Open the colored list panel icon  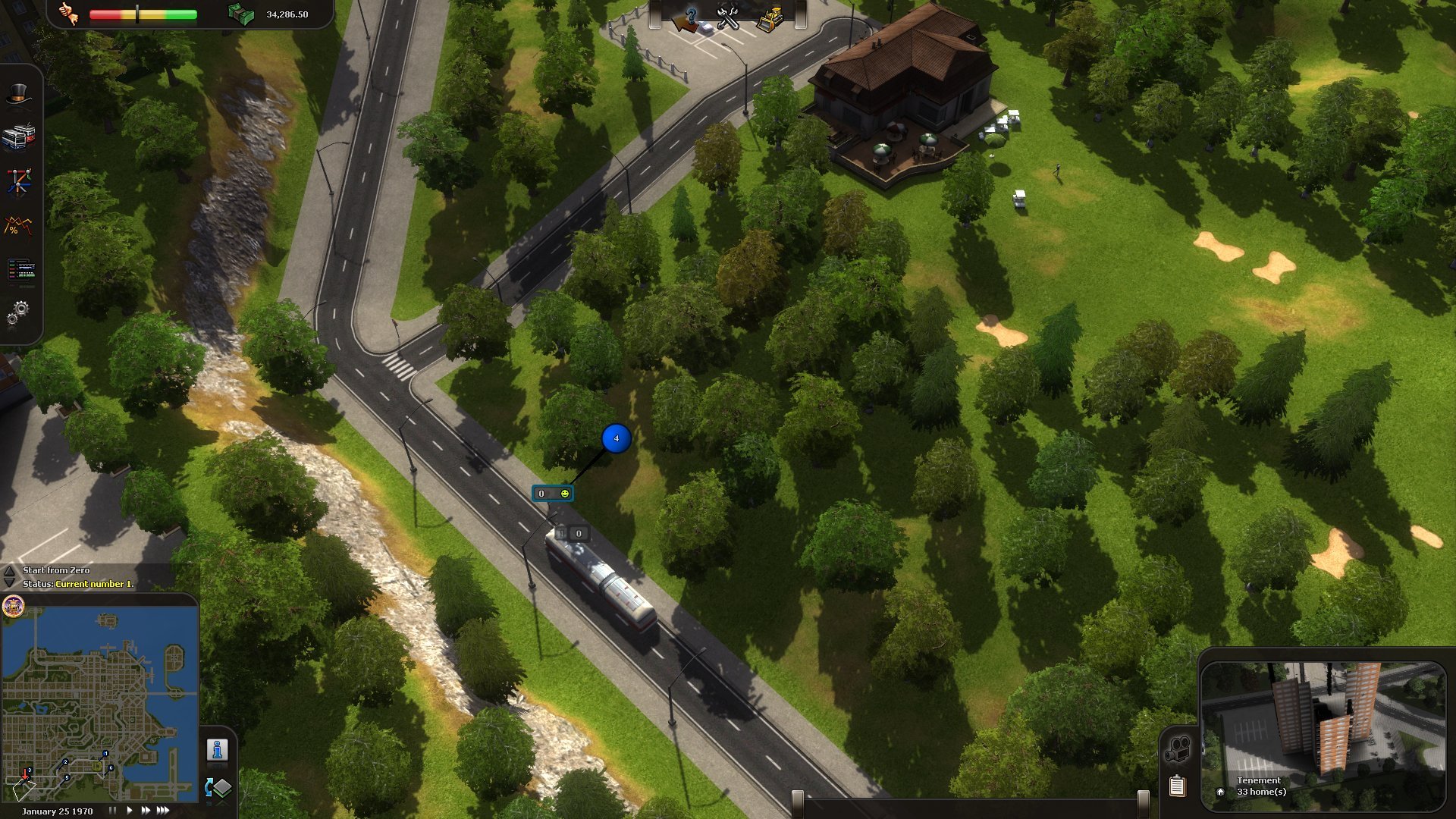coord(20,268)
